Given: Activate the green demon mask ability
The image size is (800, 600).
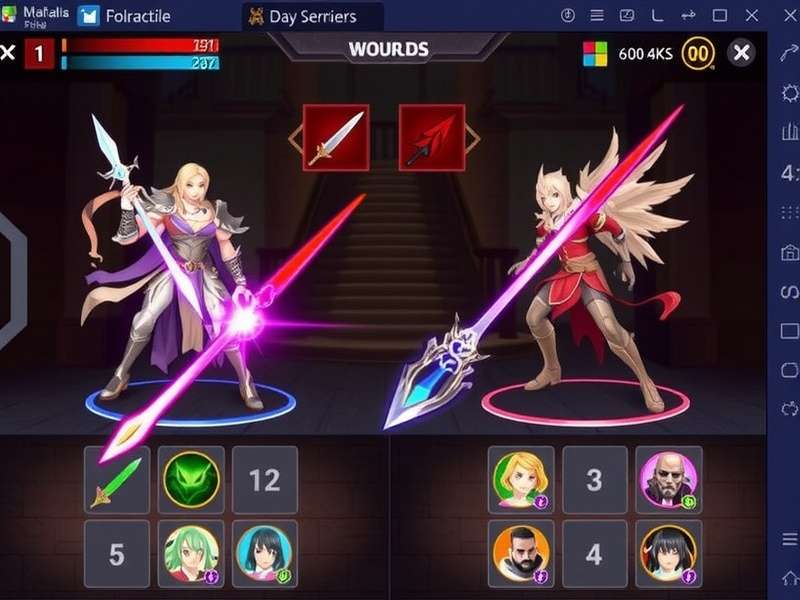Looking at the screenshot, I should pyautogui.click(x=192, y=480).
